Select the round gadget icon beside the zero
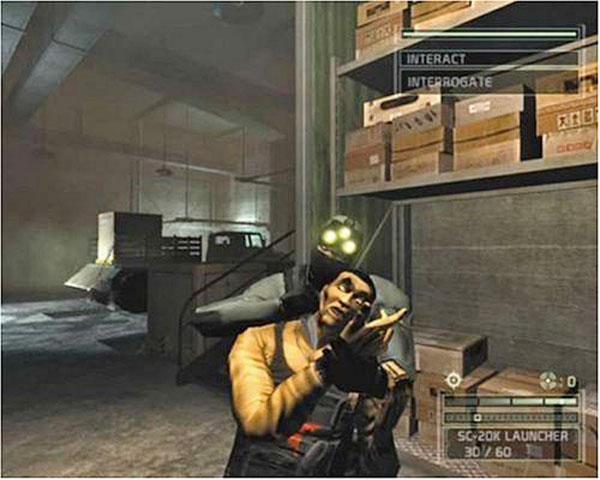This screenshot has height=480, width=600. click(546, 380)
